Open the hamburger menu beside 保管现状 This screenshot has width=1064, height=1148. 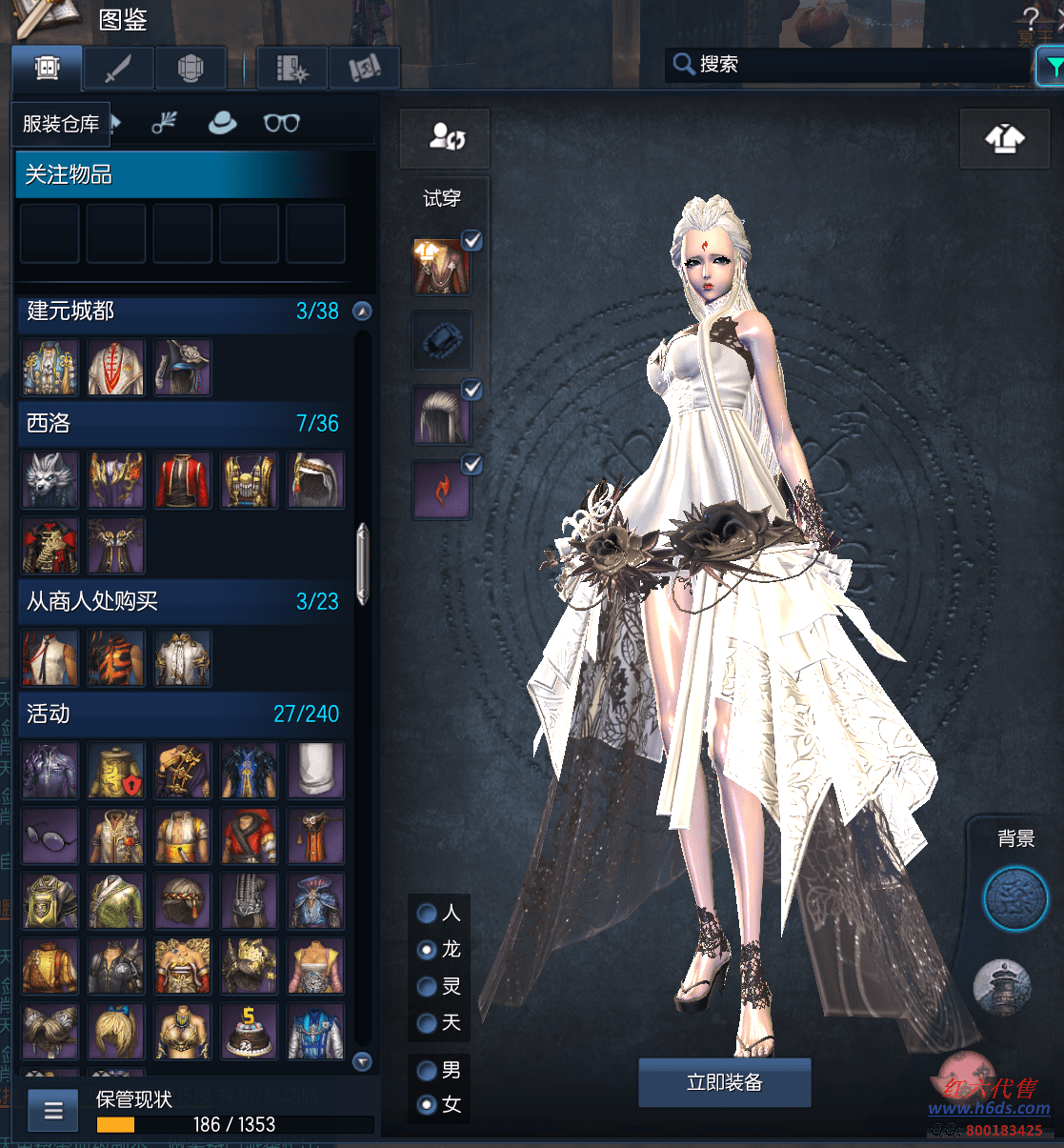point(53,1110)
